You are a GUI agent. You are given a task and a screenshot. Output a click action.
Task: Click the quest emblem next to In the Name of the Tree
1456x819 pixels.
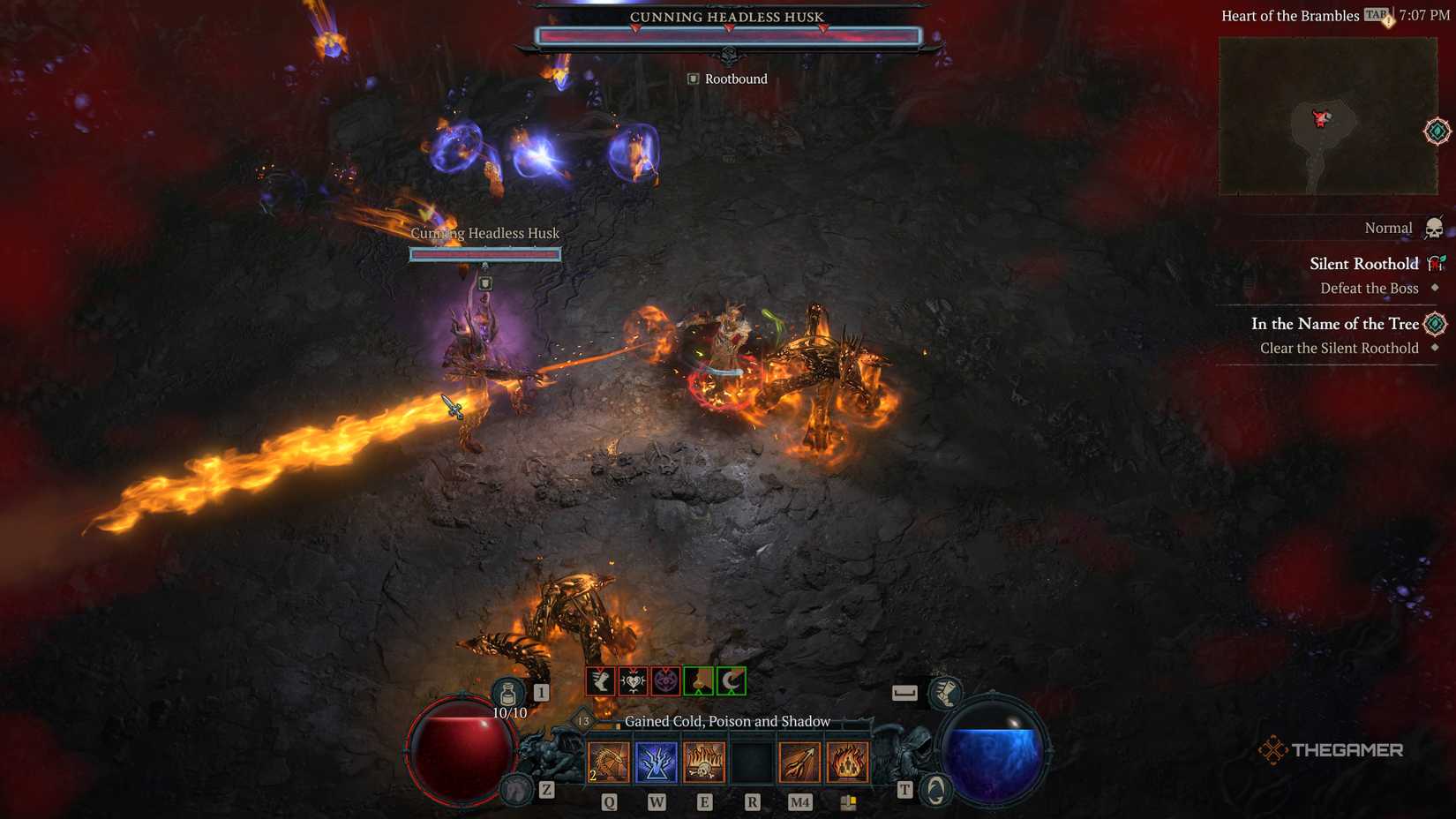(1435, 323)
